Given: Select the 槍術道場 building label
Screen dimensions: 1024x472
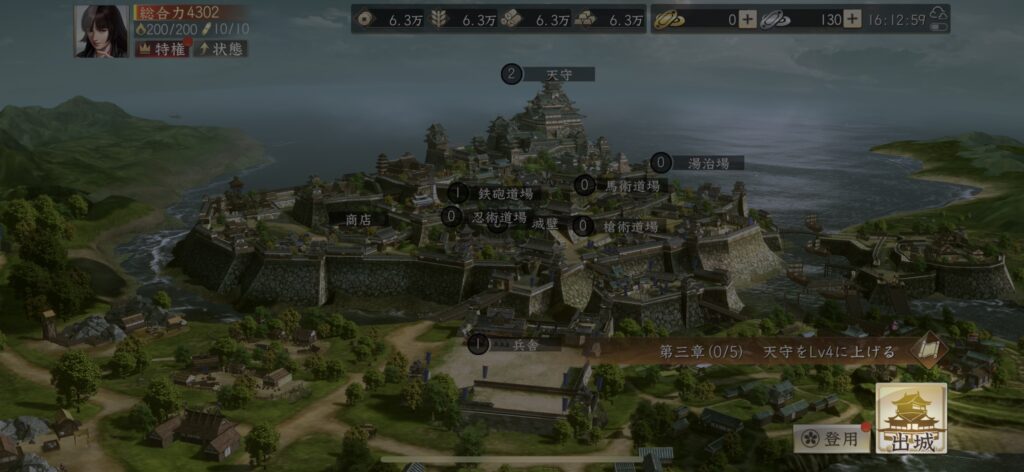Looking at the screenshot, I should tap(631, 227).
